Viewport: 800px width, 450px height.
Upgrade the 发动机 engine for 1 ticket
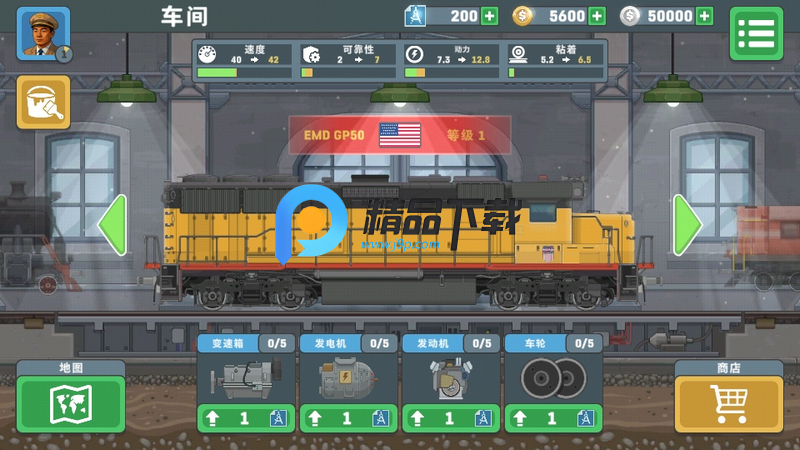tap(449, 419)
